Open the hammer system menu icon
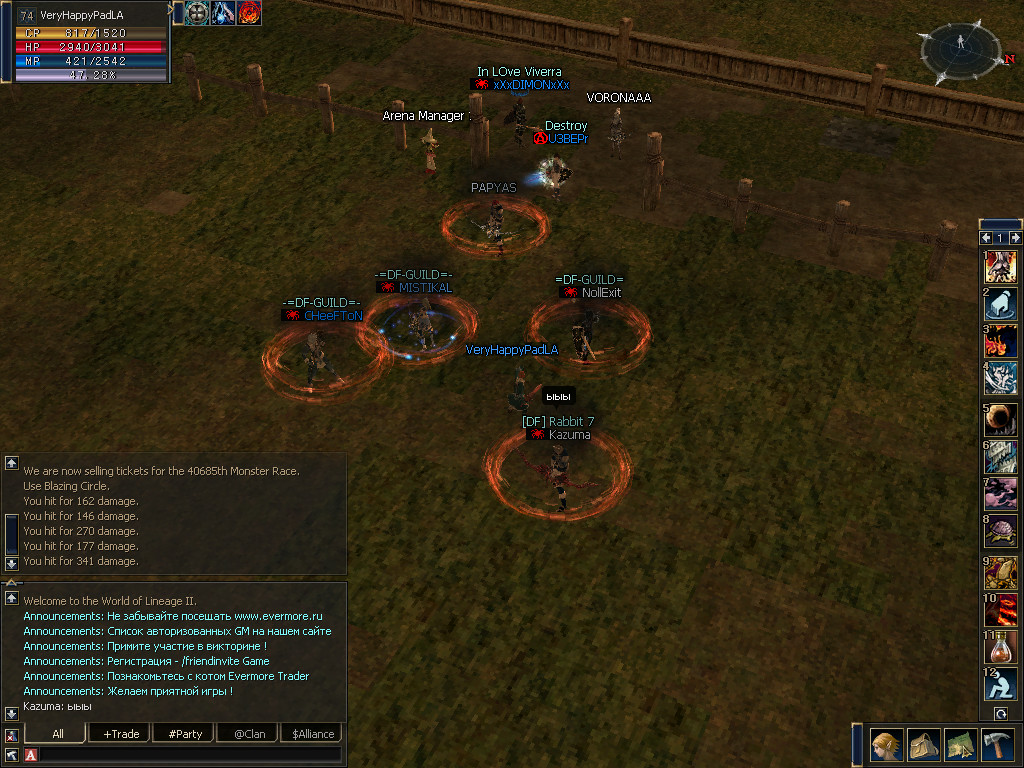1024x768 pixels. coord(997,744)
